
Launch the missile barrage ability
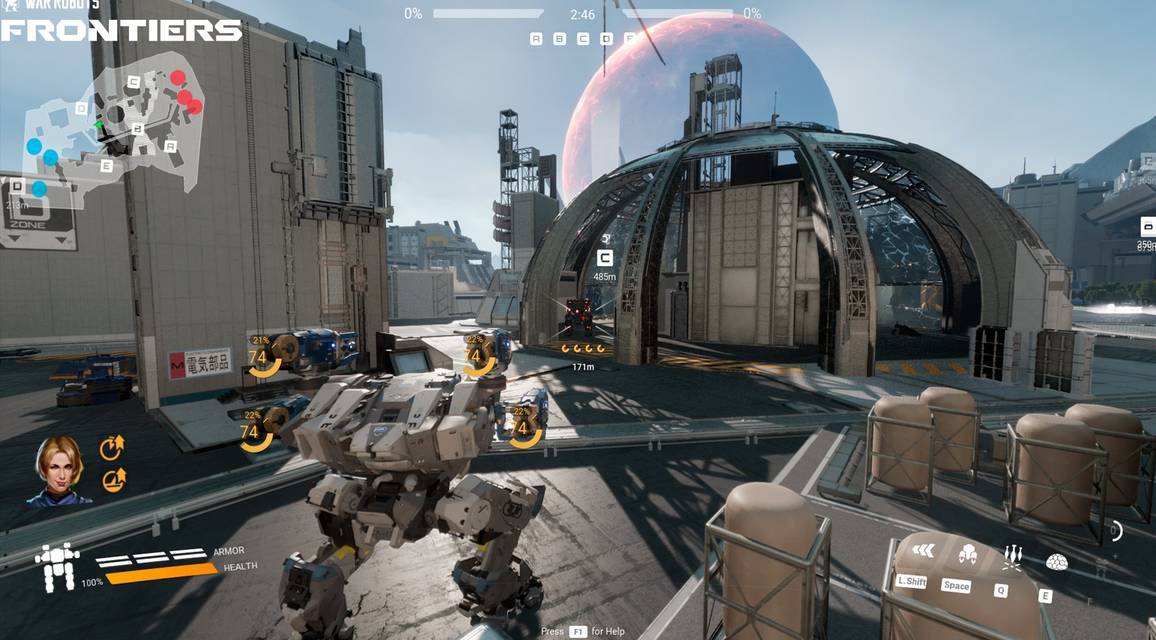tap(1013, 556)
